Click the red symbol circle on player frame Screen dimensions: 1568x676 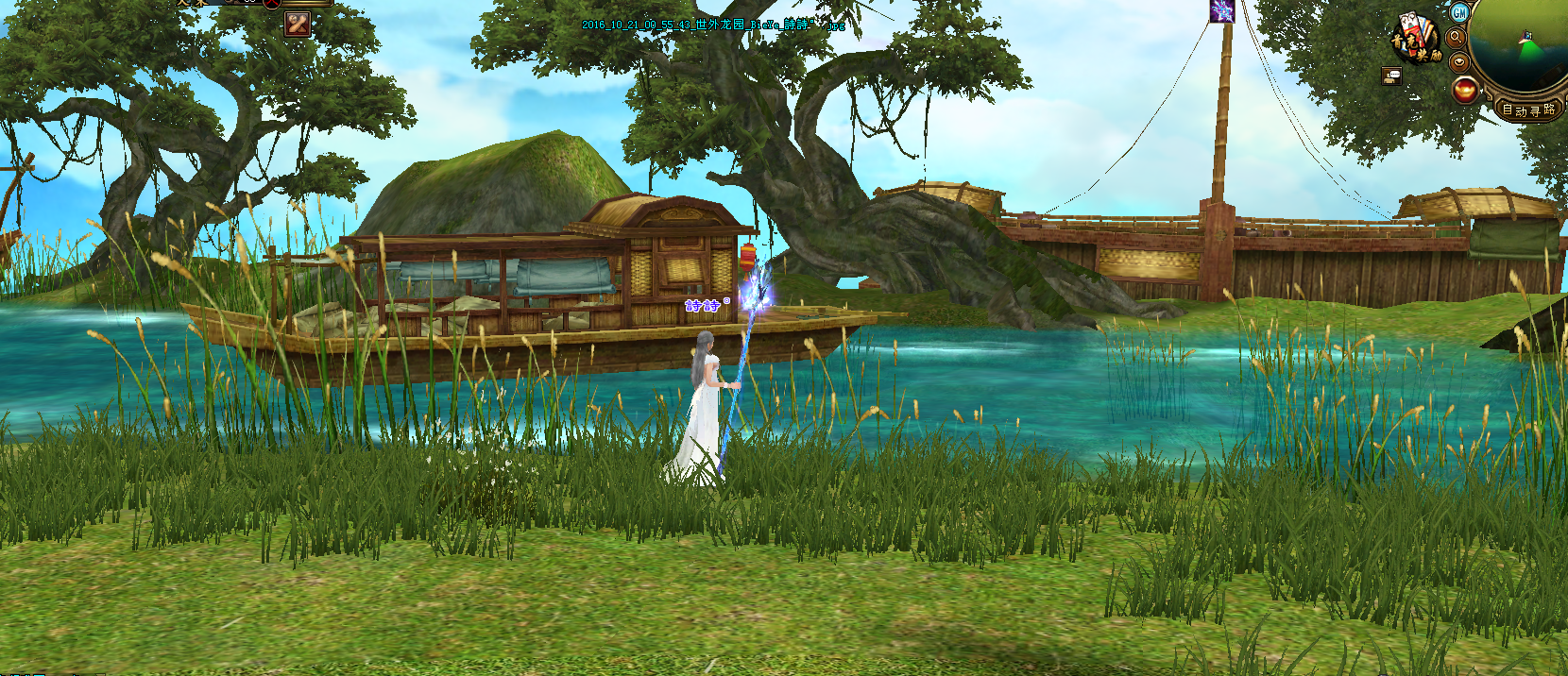click(x=272, y=3)
